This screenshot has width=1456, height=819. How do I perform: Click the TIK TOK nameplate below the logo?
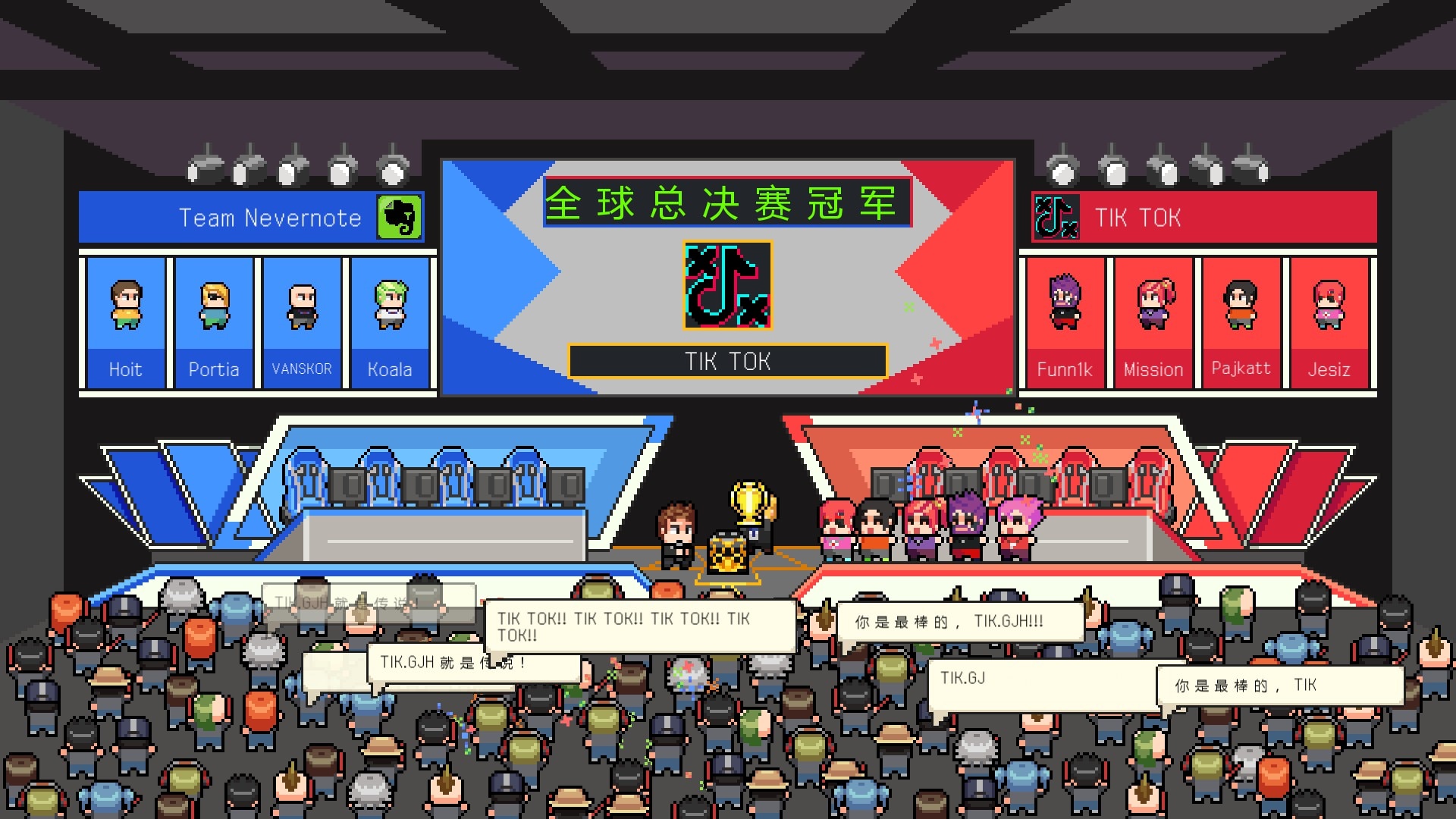727,362
